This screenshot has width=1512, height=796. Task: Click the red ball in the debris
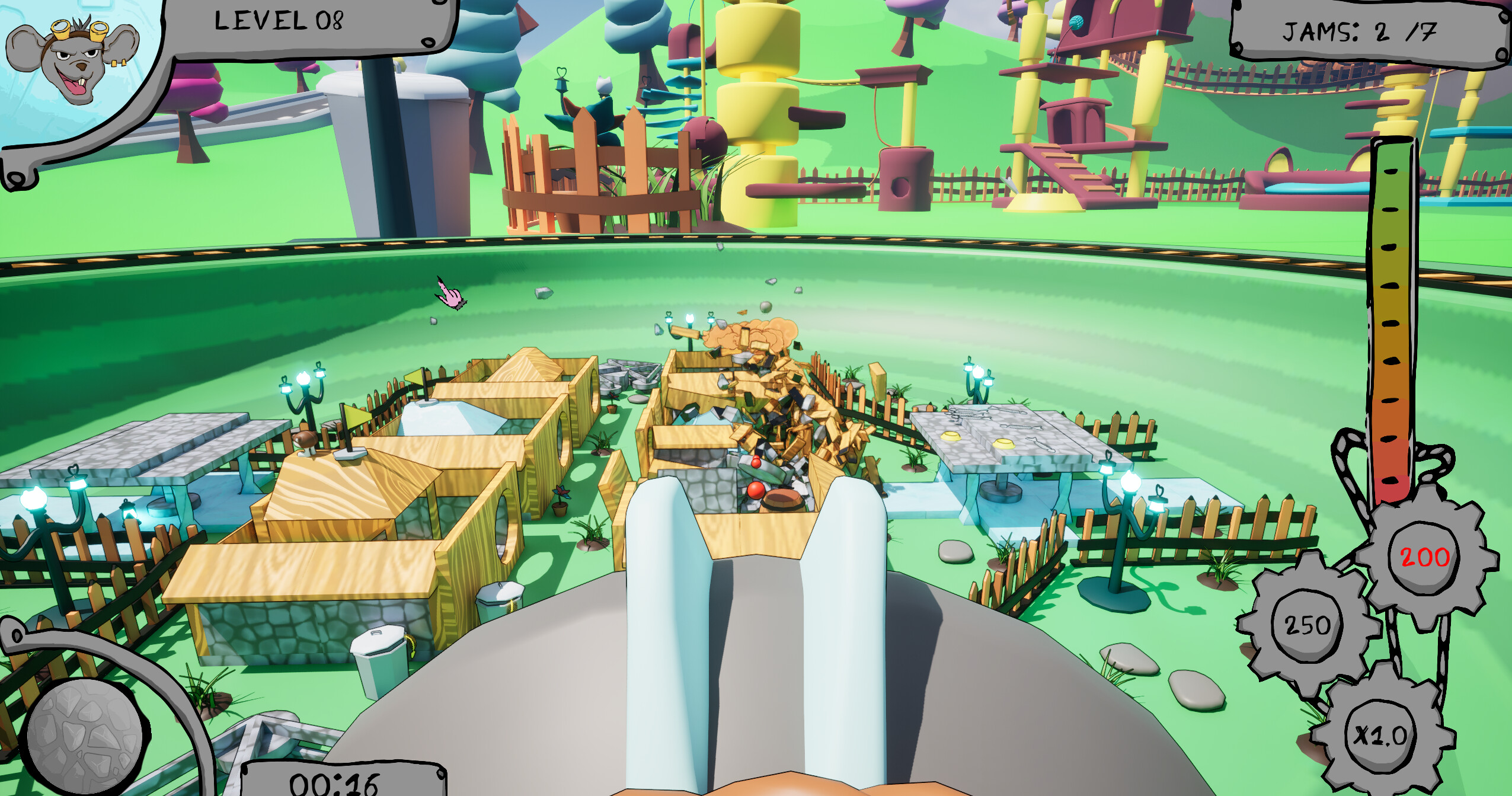coord(756,491)
